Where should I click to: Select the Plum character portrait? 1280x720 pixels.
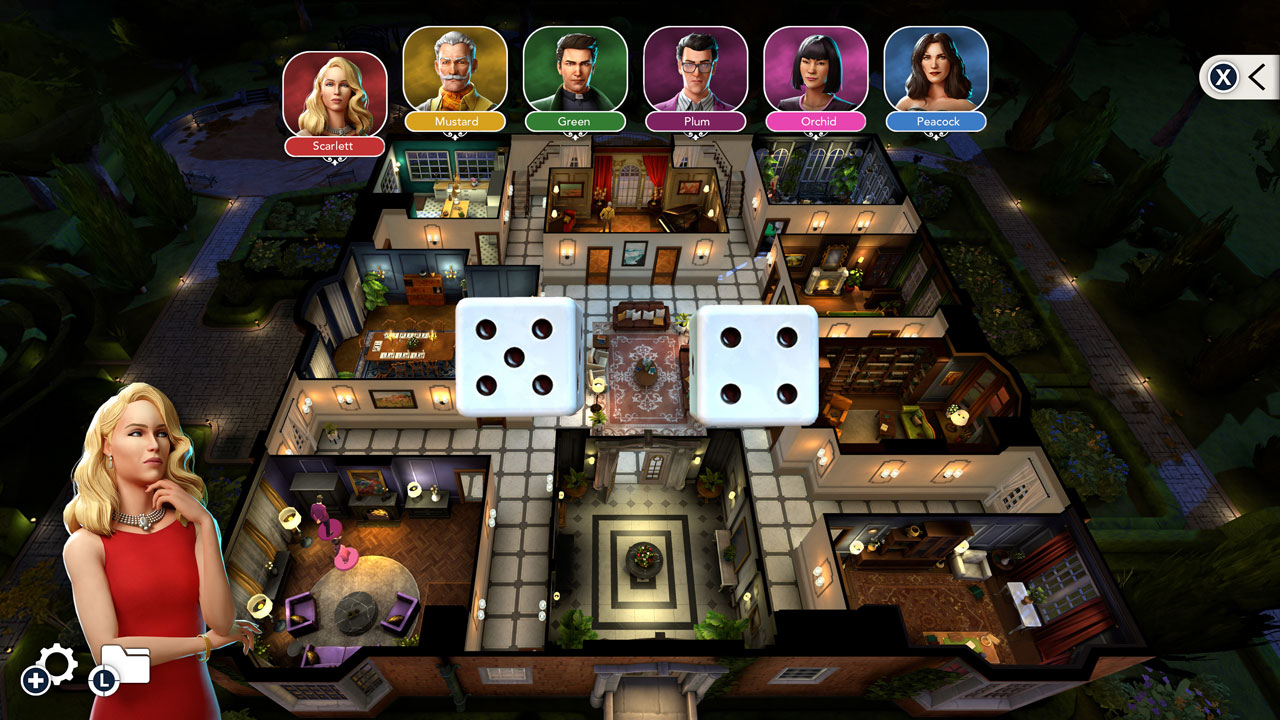695,70
